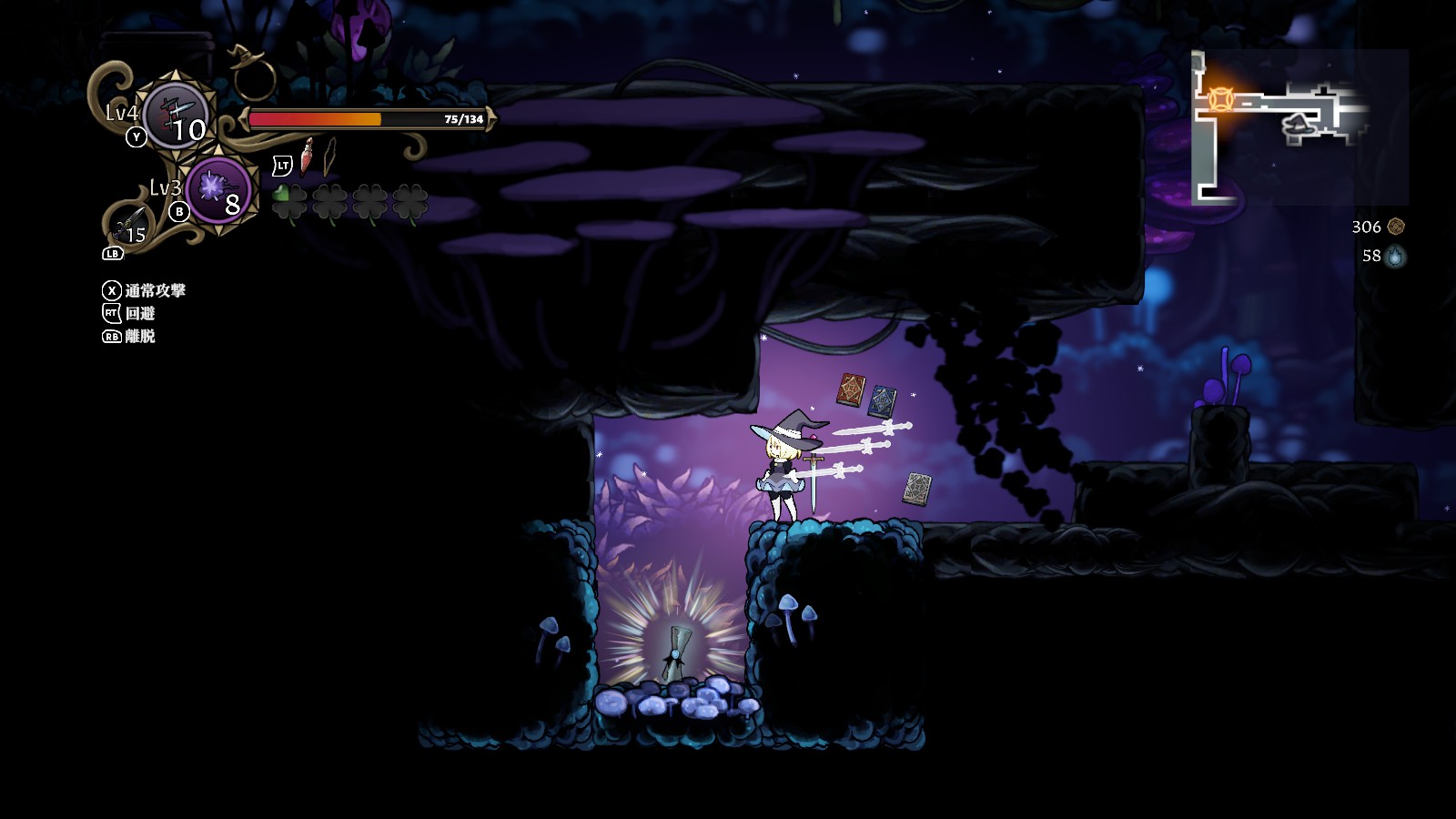
Task: Use the red healing potion item
Action: (x=308, y=157)
